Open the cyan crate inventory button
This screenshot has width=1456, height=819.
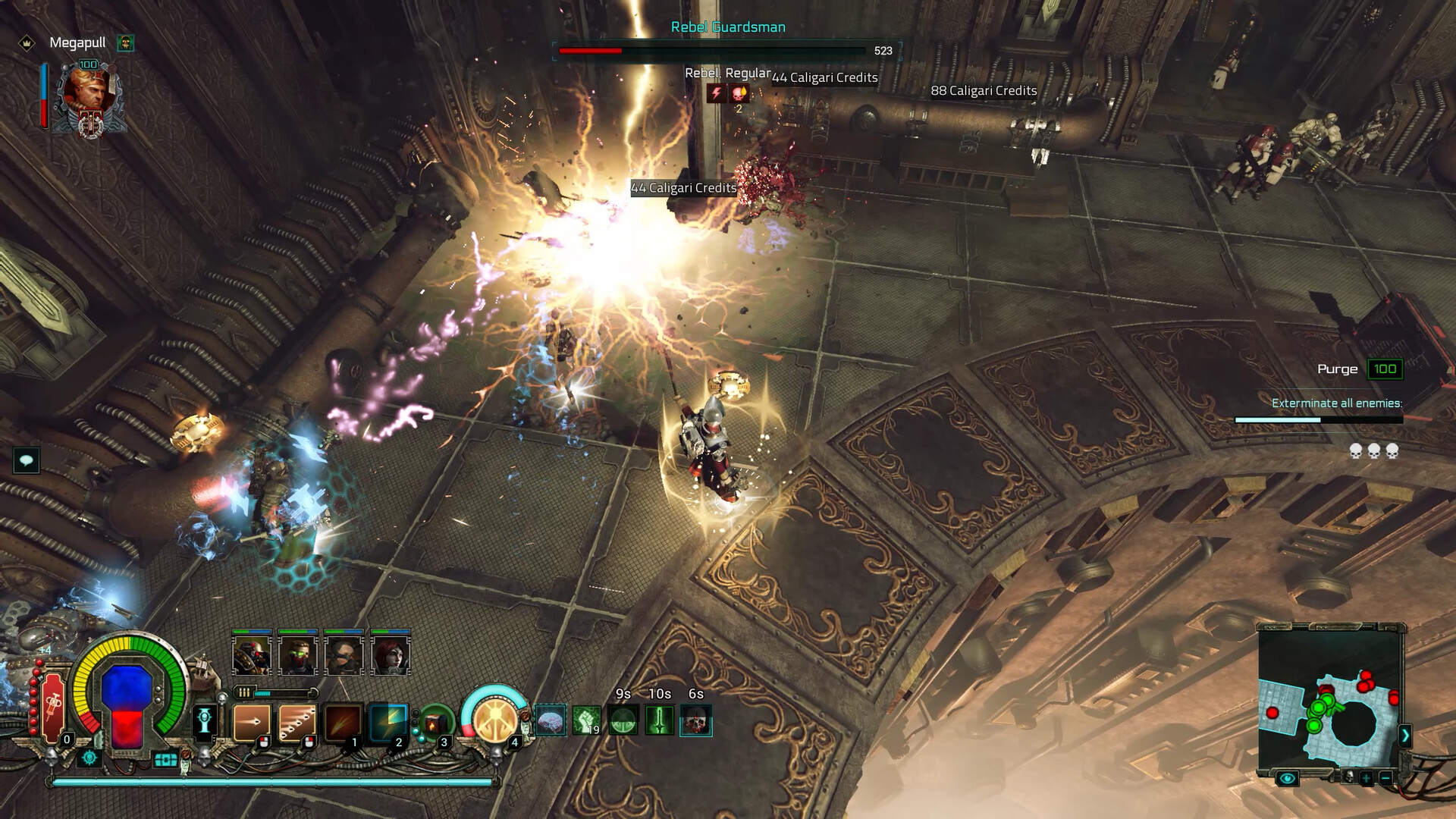(166, 759)
